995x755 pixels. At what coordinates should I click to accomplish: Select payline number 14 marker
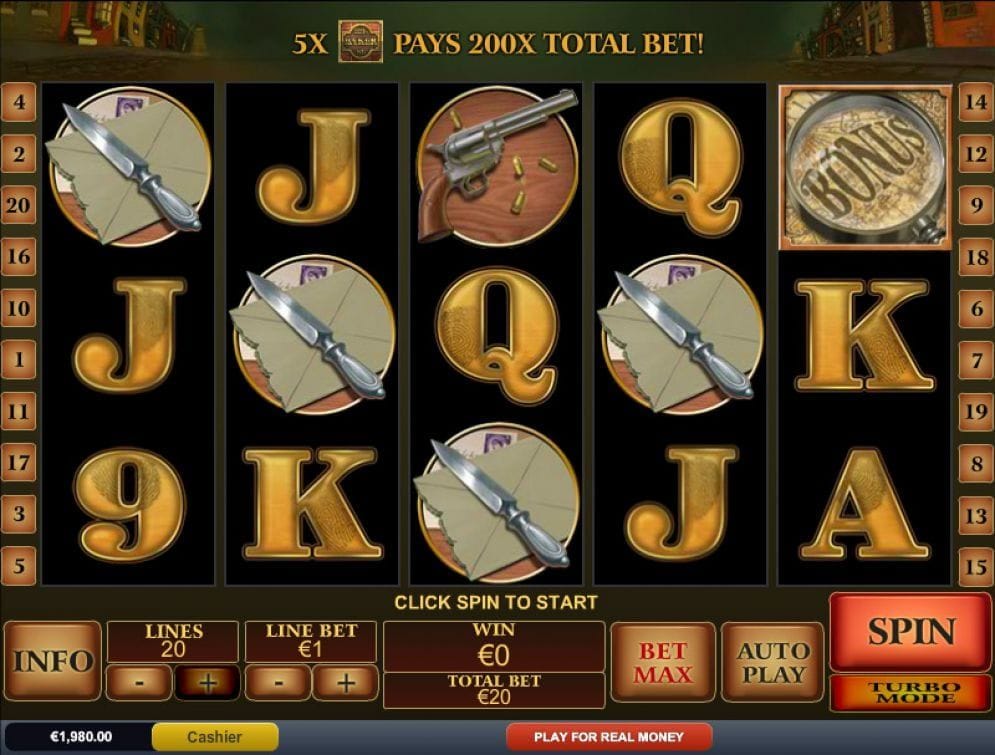(x=976, y=102)
